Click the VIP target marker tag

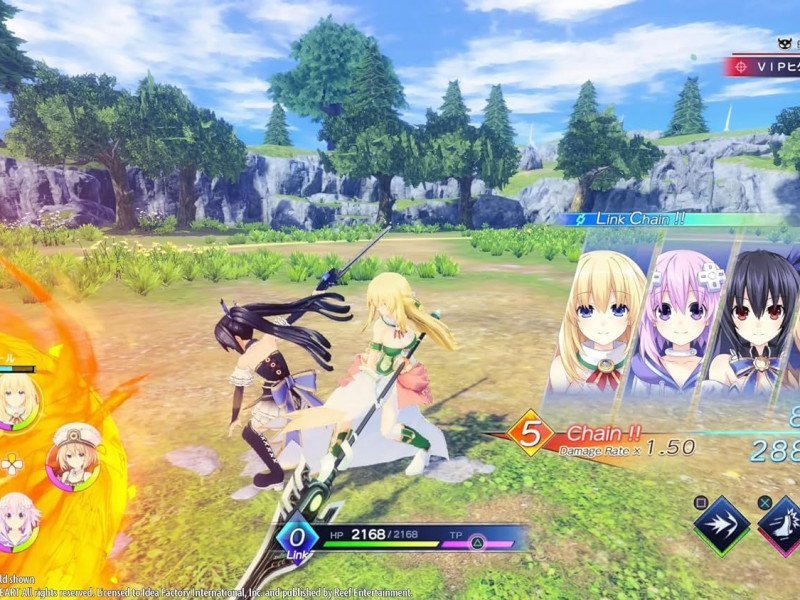click(x=762, y=66)
